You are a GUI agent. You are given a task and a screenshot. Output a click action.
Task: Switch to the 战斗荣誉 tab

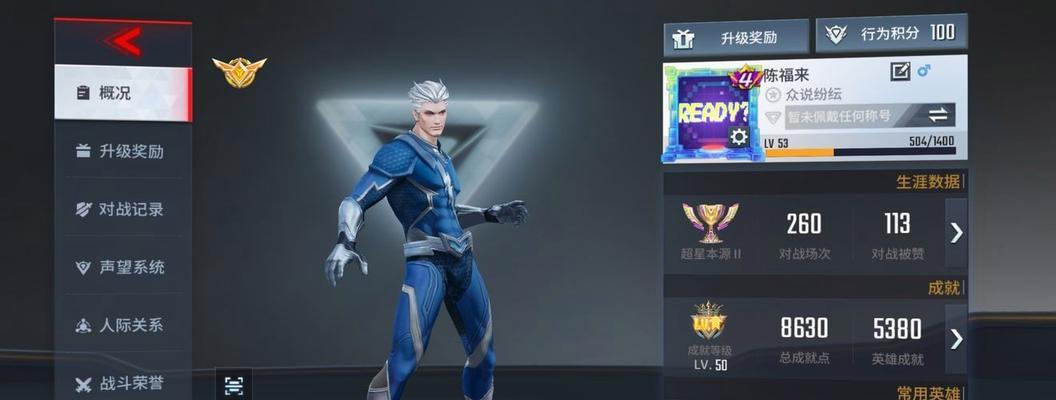122,383
